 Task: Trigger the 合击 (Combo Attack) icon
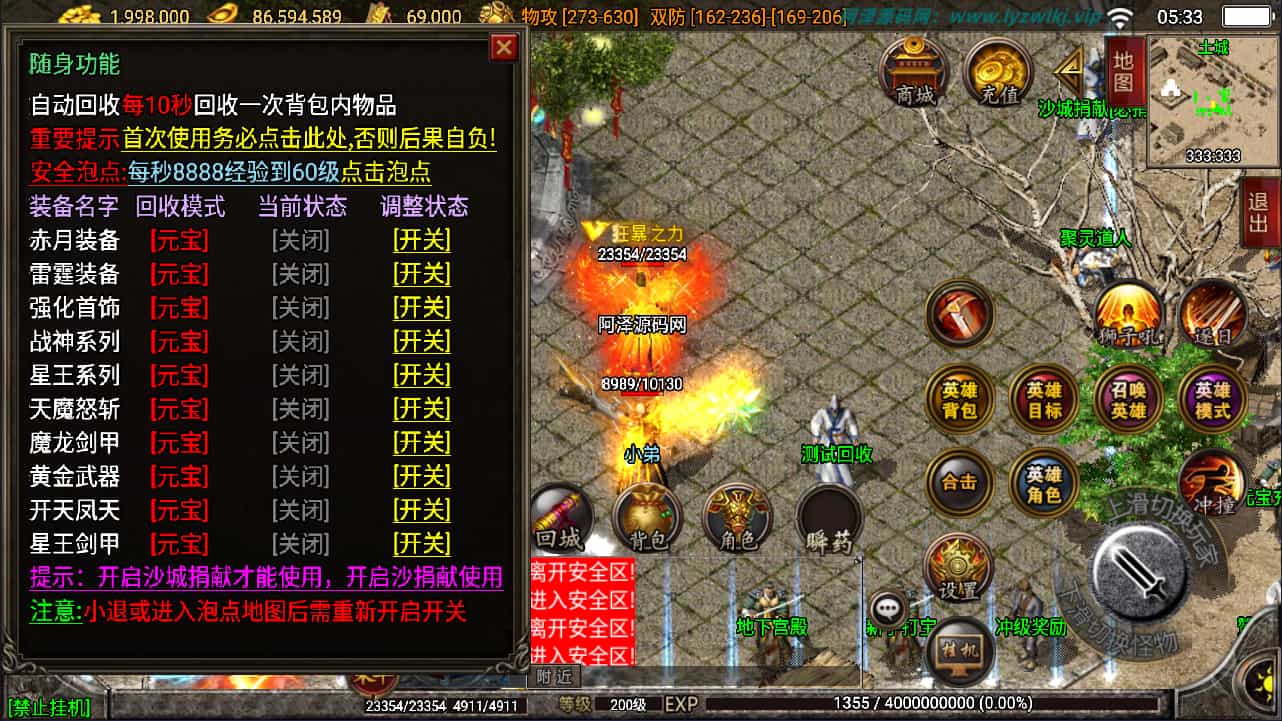pyautogui.click(x=960, y=481)
